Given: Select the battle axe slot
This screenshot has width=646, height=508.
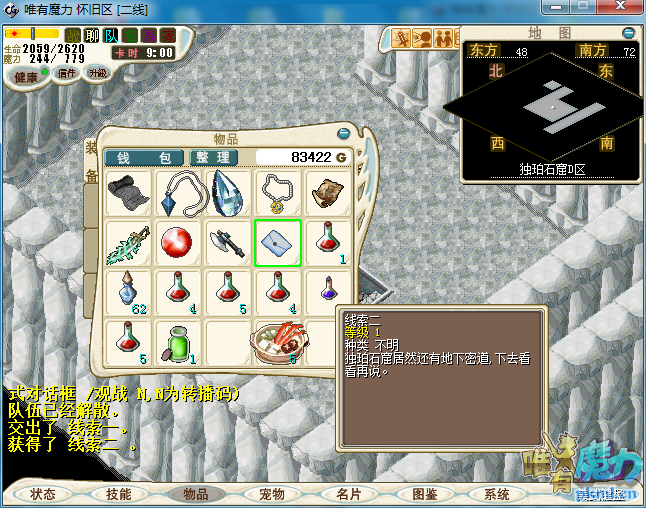Looking at the screenshot, I should coord(228,242).
